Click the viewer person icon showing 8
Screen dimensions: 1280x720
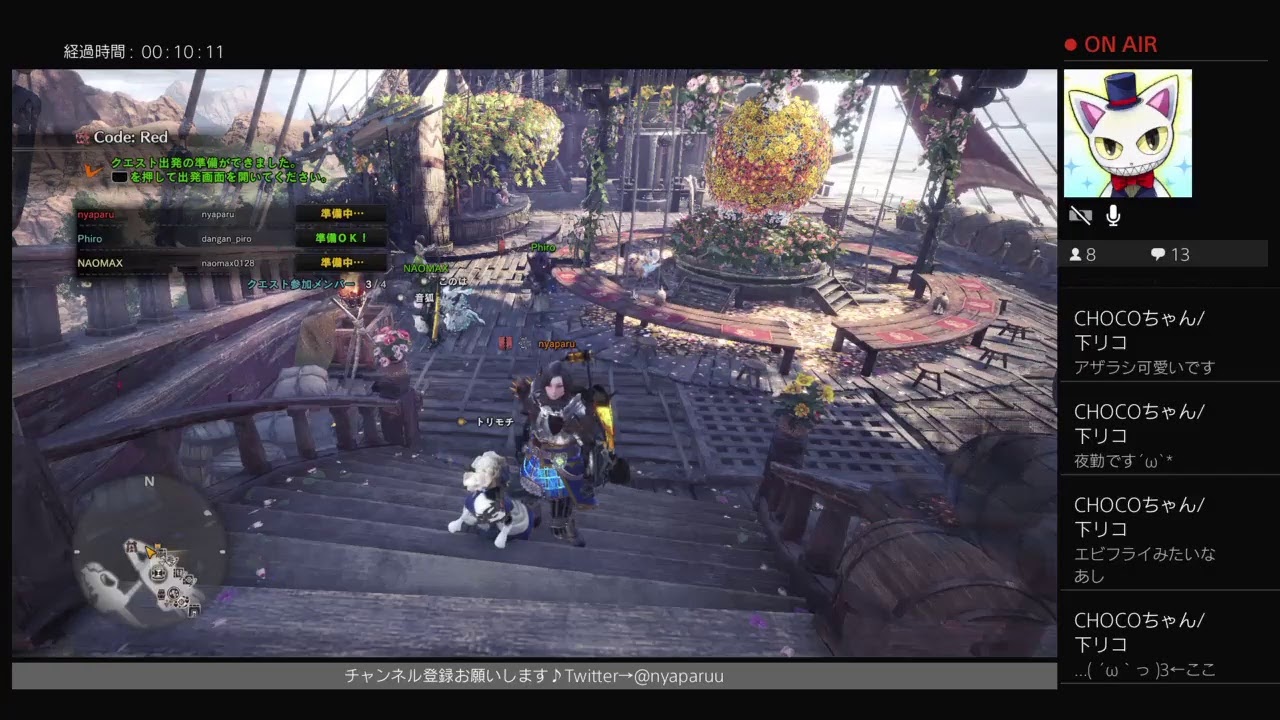pos(1075,254)
